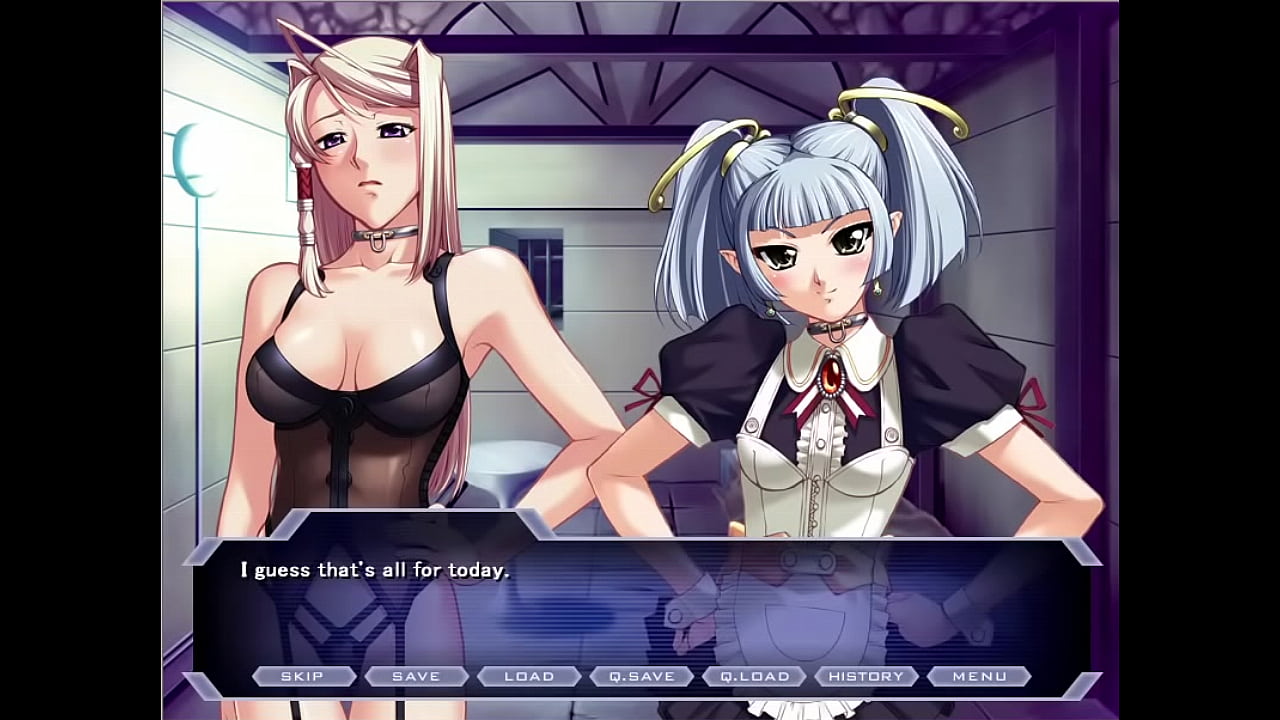Click the line 'I guess that's all for today.'
Image resolution: width=1280 pixels, height=720 pixels.
(x=372, y=568)
